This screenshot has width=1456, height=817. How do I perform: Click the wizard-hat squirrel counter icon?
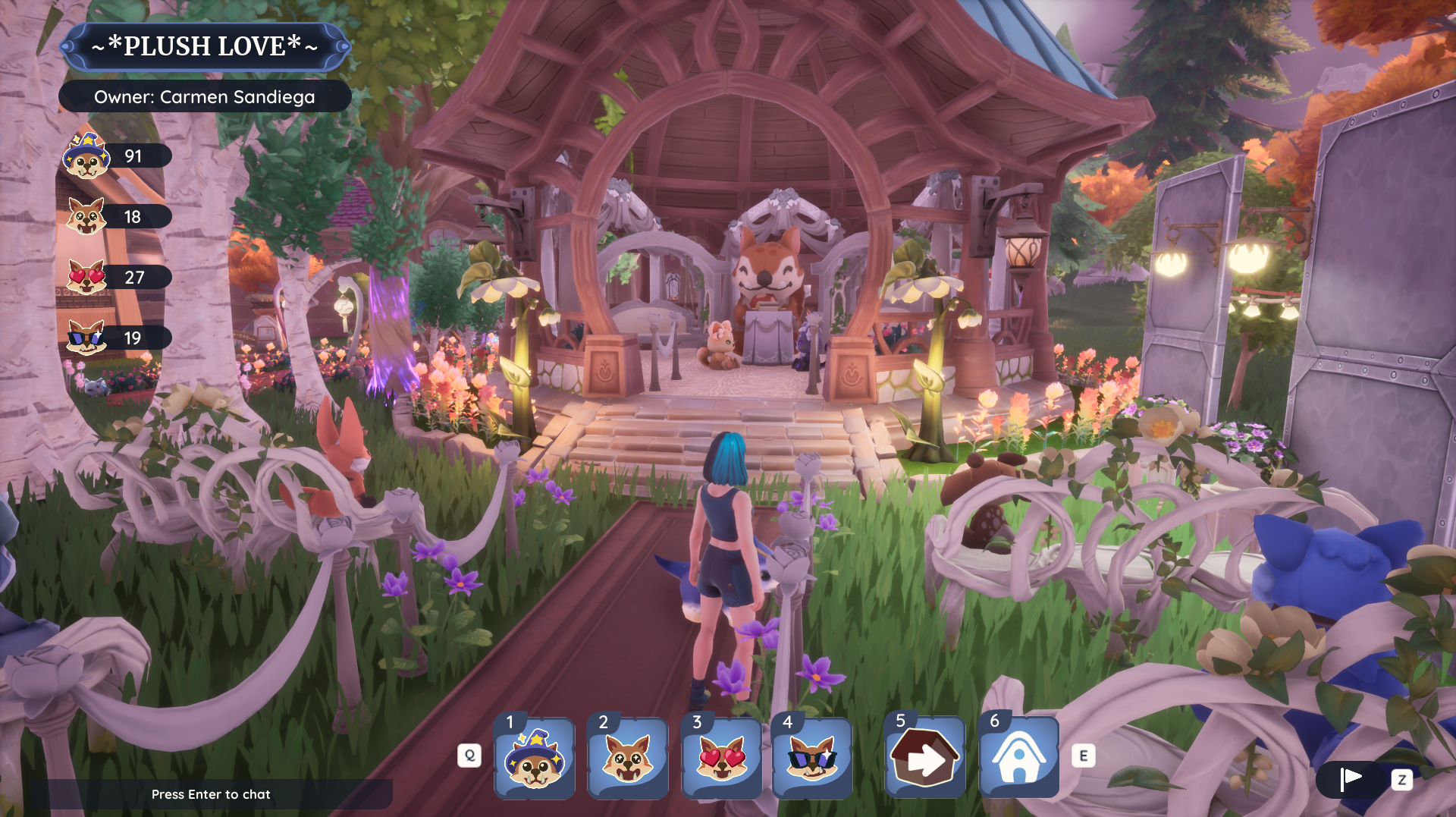pyautogui.click(x=86, y=156)
